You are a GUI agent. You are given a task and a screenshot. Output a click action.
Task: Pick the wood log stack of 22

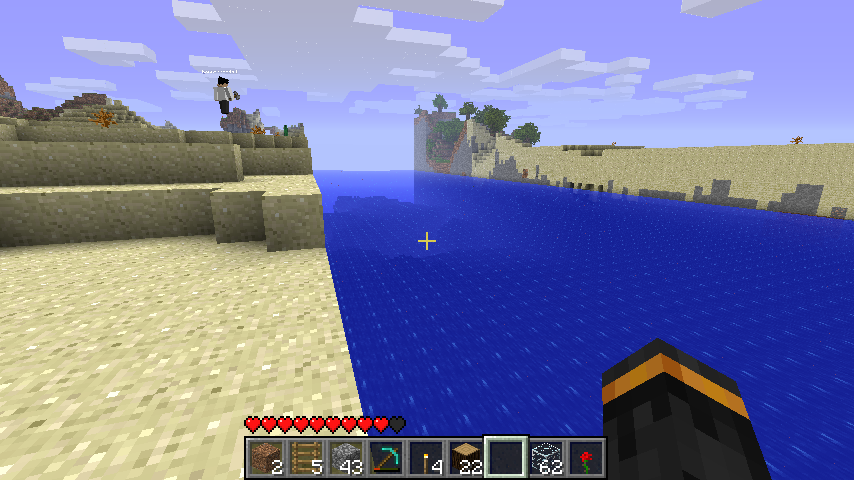(x=465, y=457)
